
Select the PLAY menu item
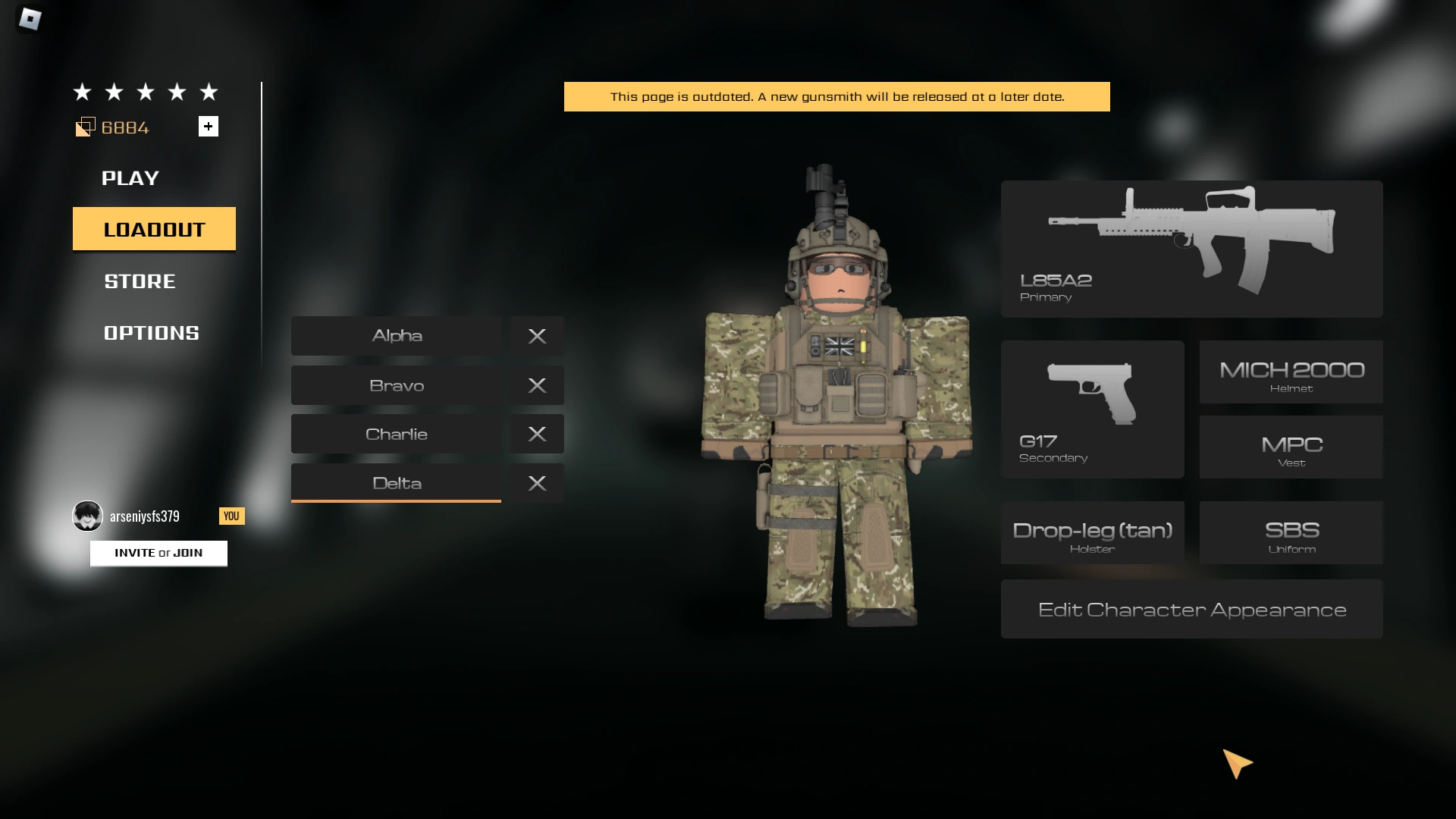click(130, 178)
